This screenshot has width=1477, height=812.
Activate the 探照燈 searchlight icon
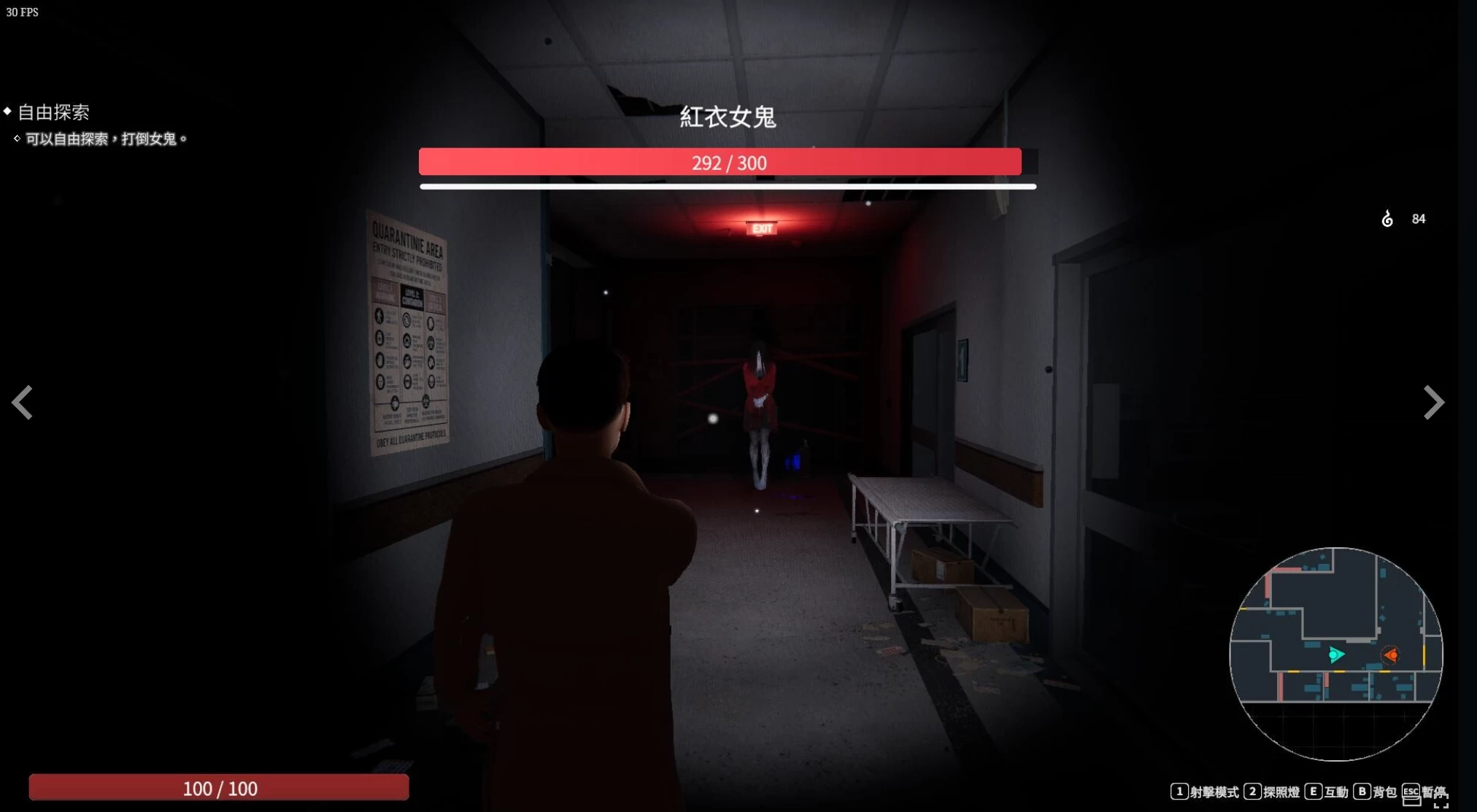click(1281, 792)
